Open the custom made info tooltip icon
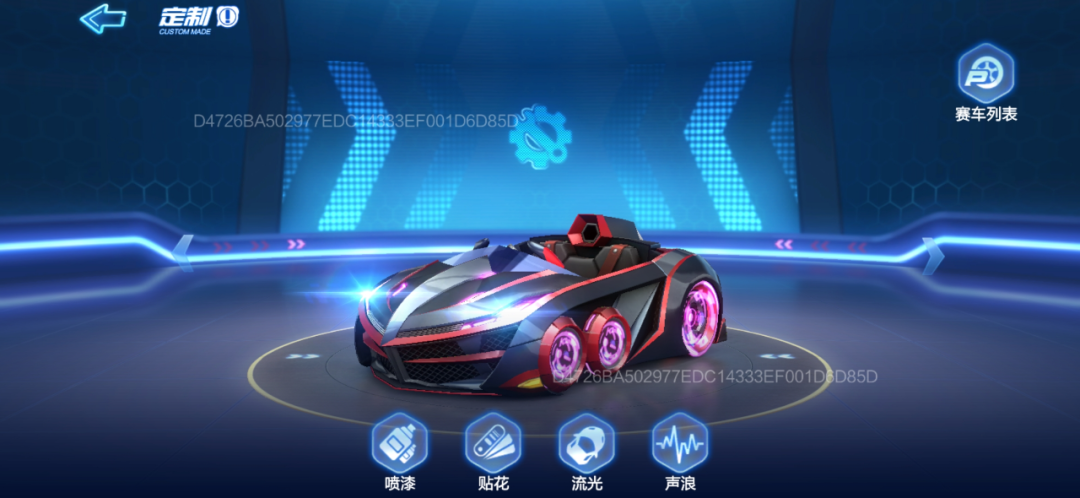Image resolution: width=1080 pixels, height=498 pixels. coord(228,17)
